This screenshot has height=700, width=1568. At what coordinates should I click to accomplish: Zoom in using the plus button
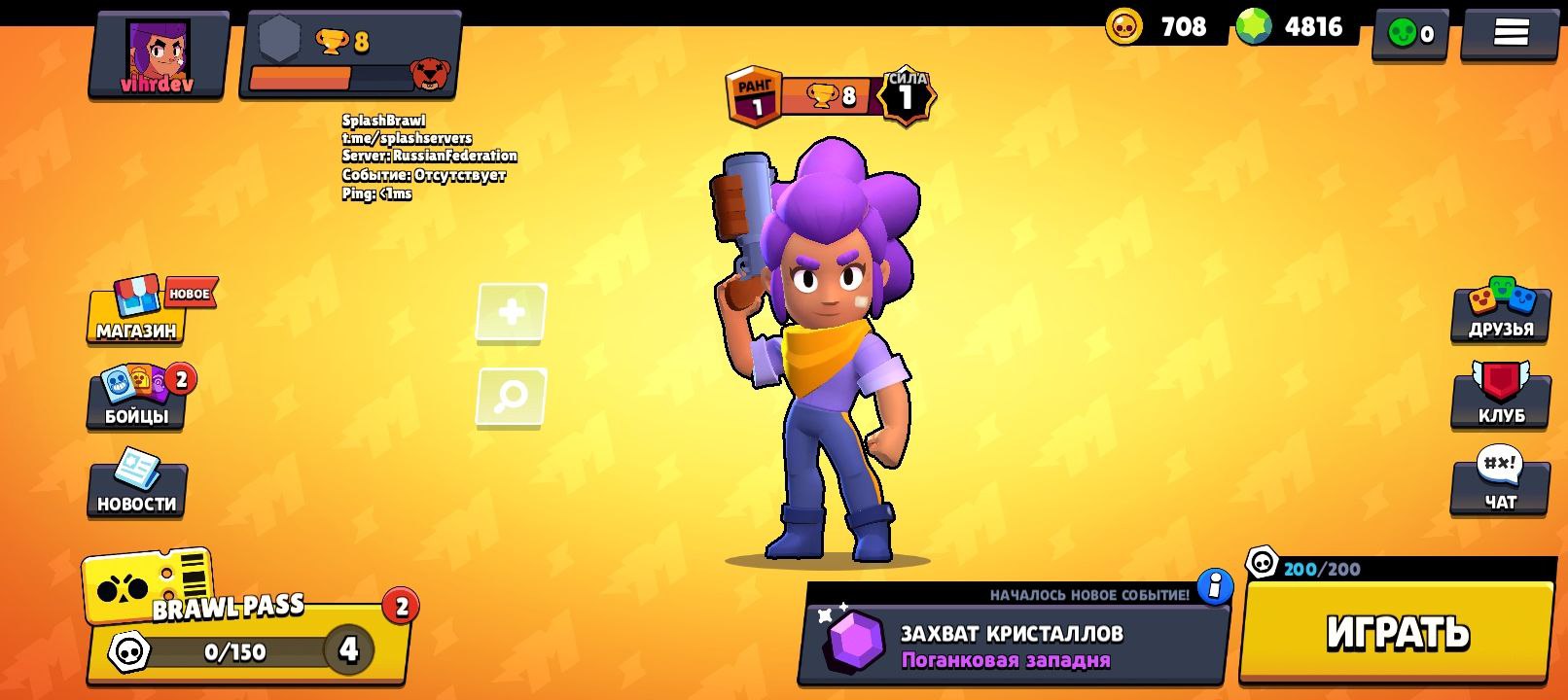click(510, 313)
